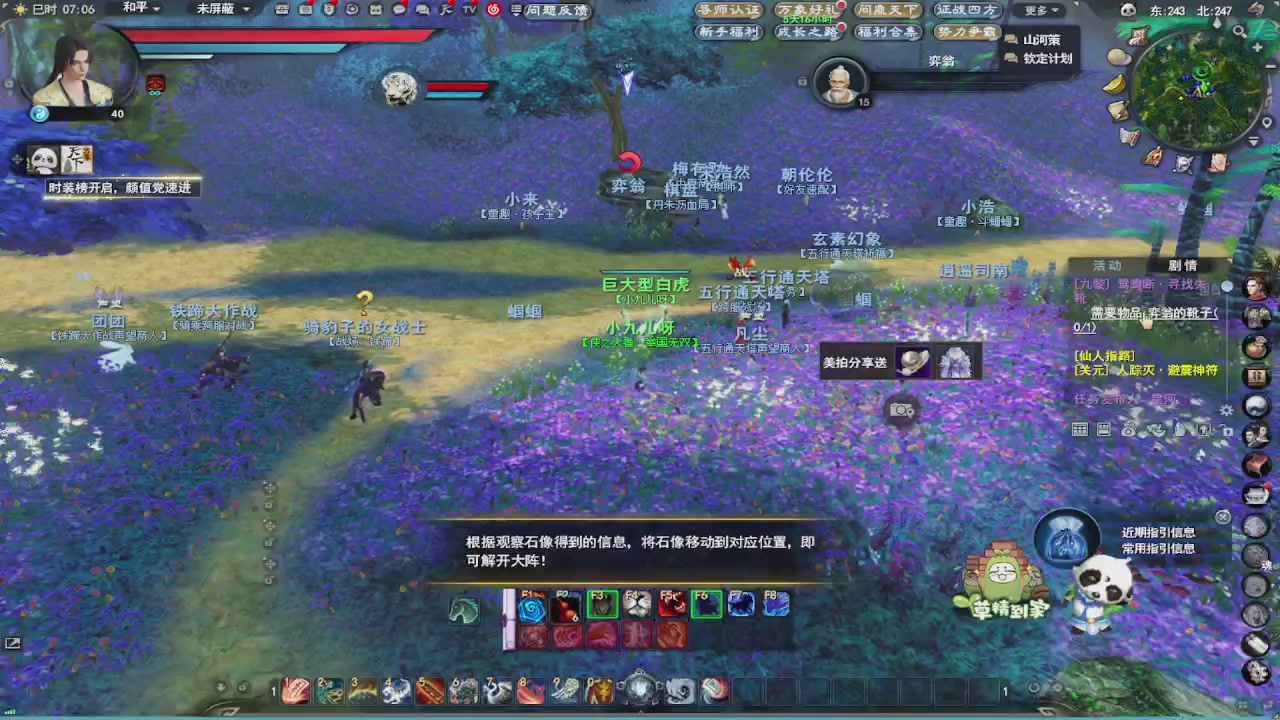Open the NetEase Cloud Music icon in top toolbar
The height and width of the screenshot is (720, 1280).
pyautogui.click(x=493, y=10)
